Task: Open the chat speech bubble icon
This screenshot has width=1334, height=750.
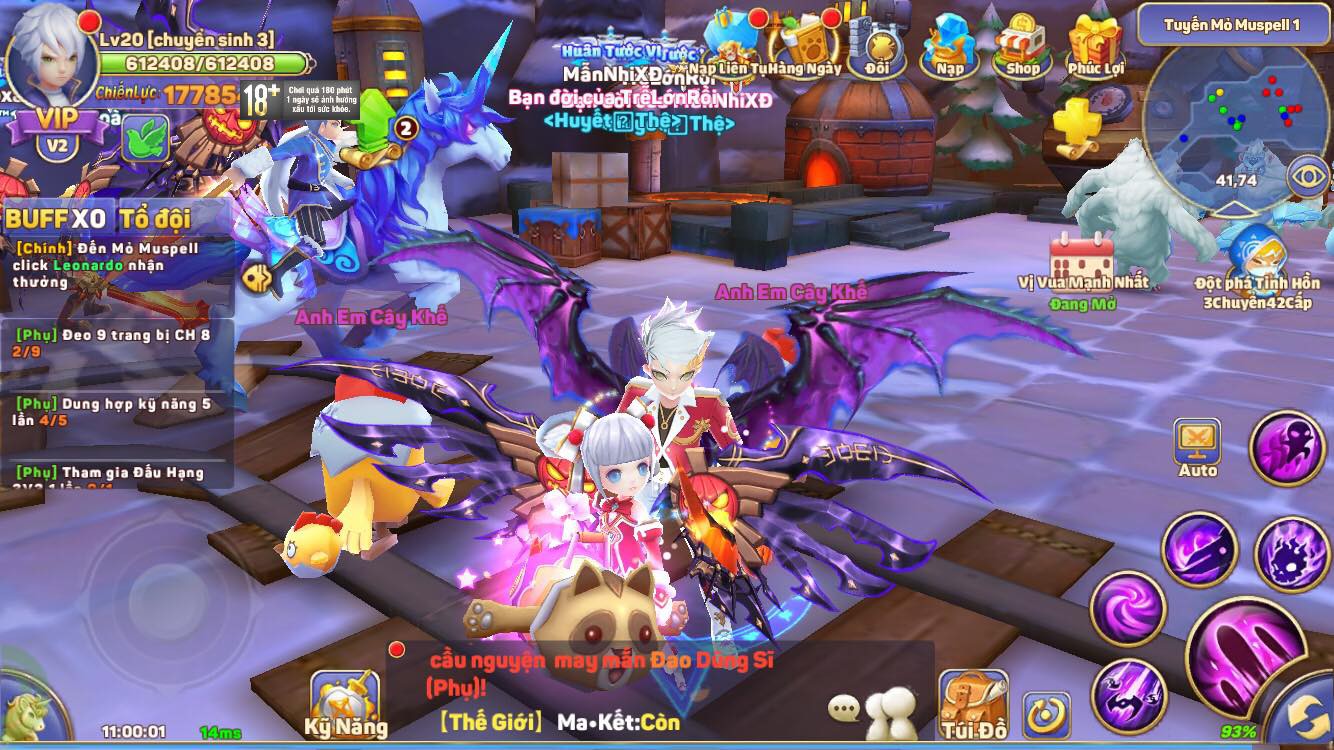Action: click(x=844, y=709)
